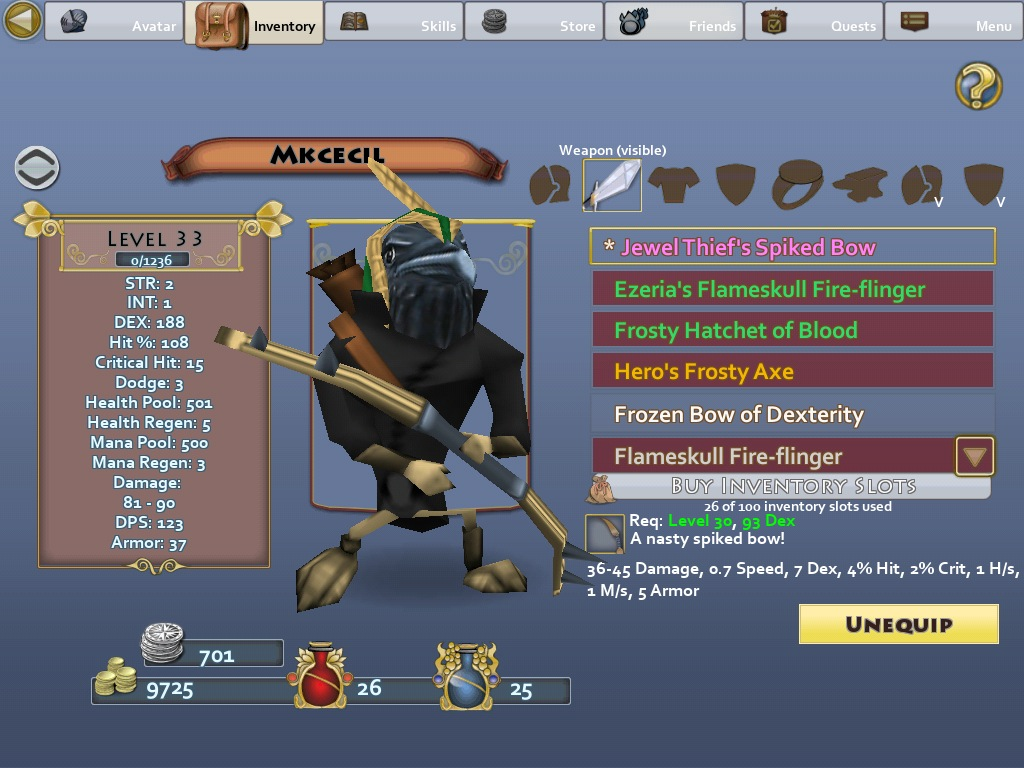1024x768 pixels.
Task: Click the item list down arrow
Action: point(975,457)
